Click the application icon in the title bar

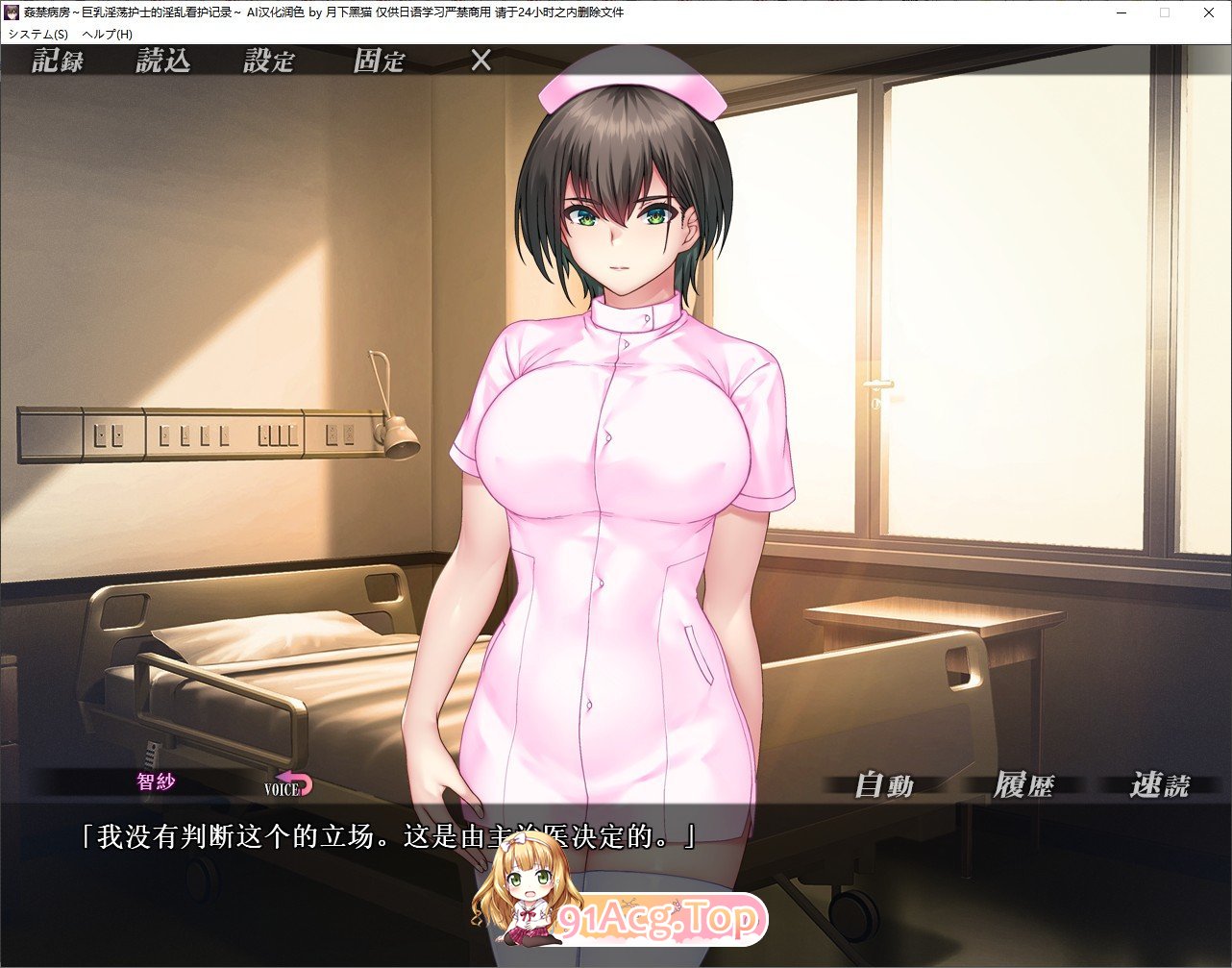tap(12, 12)
